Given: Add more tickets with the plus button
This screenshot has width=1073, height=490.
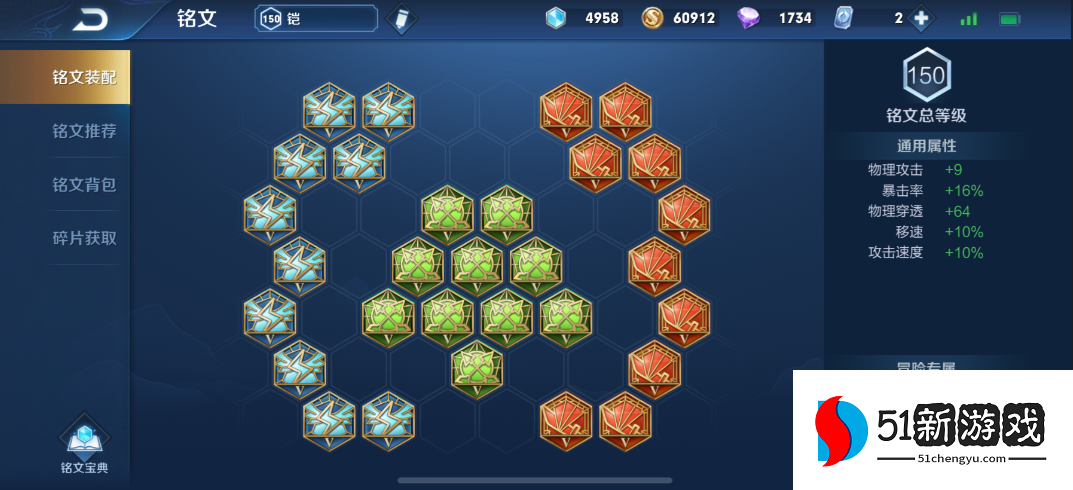Looking at the screenshot, I should point(922,18).
